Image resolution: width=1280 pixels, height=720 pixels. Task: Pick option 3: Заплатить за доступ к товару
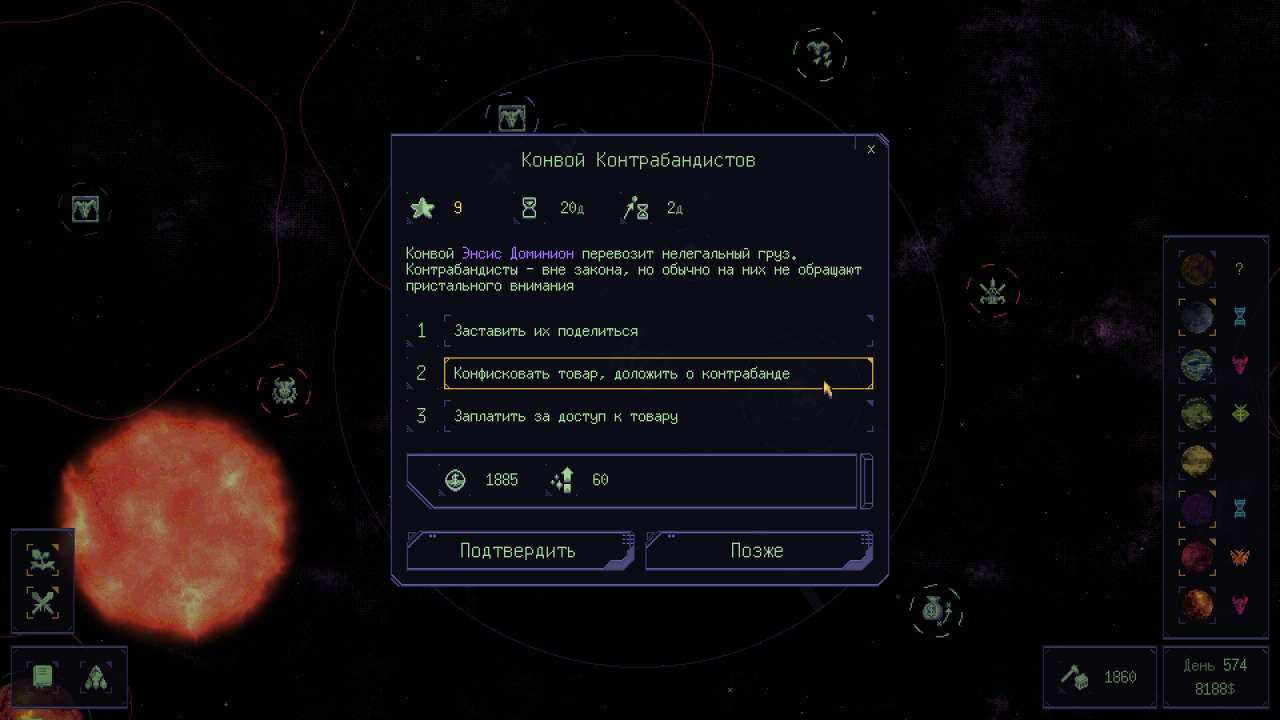click(658, 416)
